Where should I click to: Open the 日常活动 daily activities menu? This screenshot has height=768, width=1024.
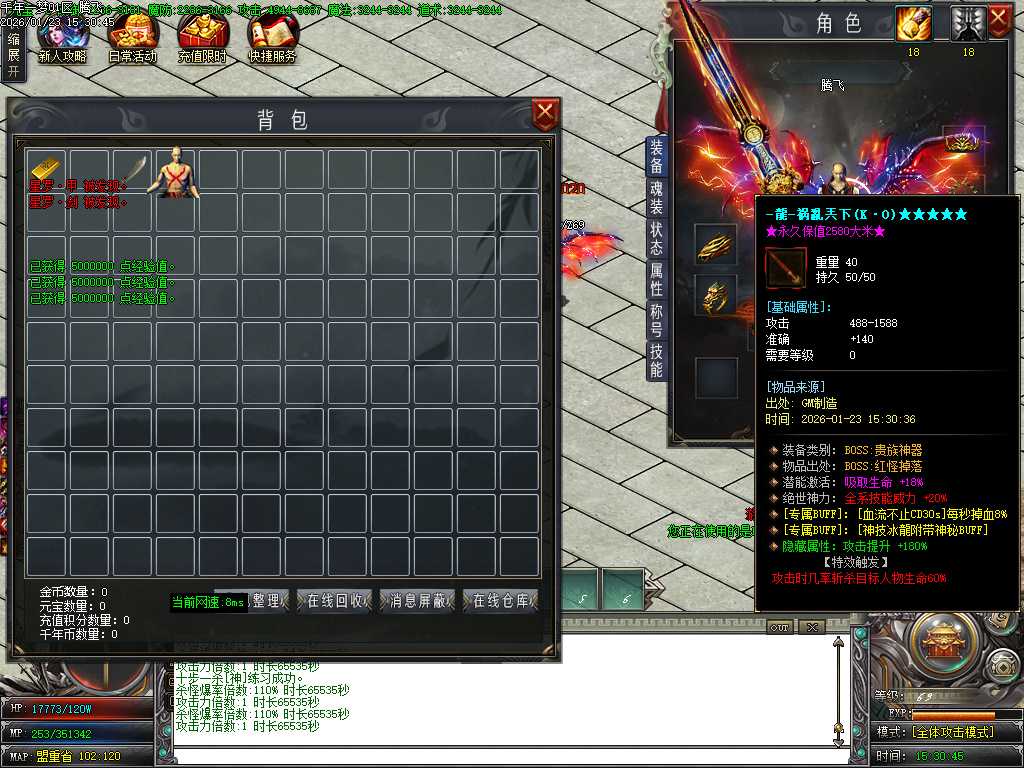[132, 40]
